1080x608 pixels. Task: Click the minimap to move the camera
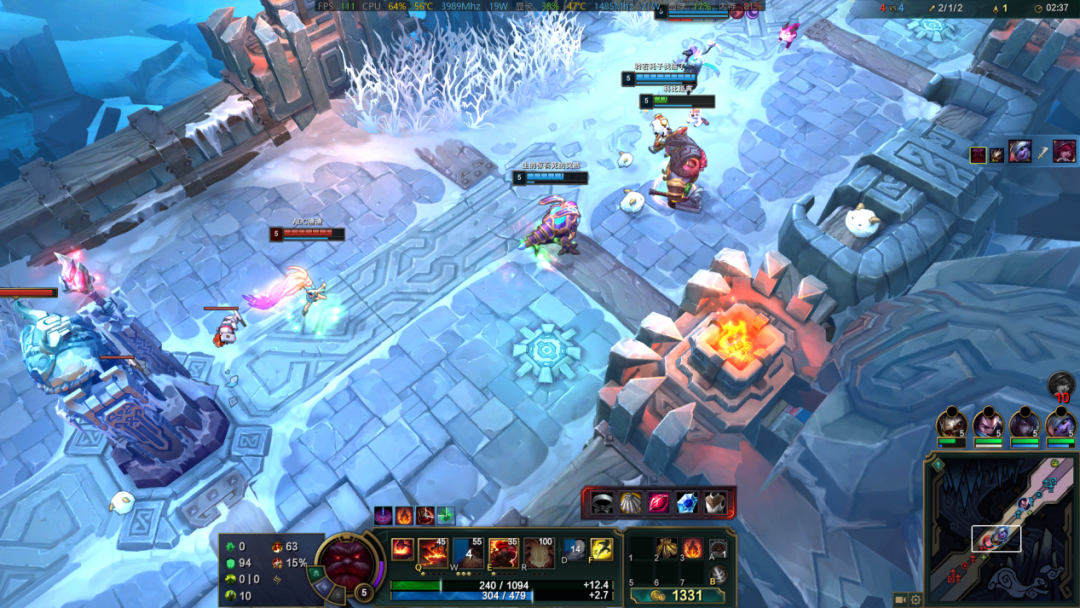(x=1000, y=530)
